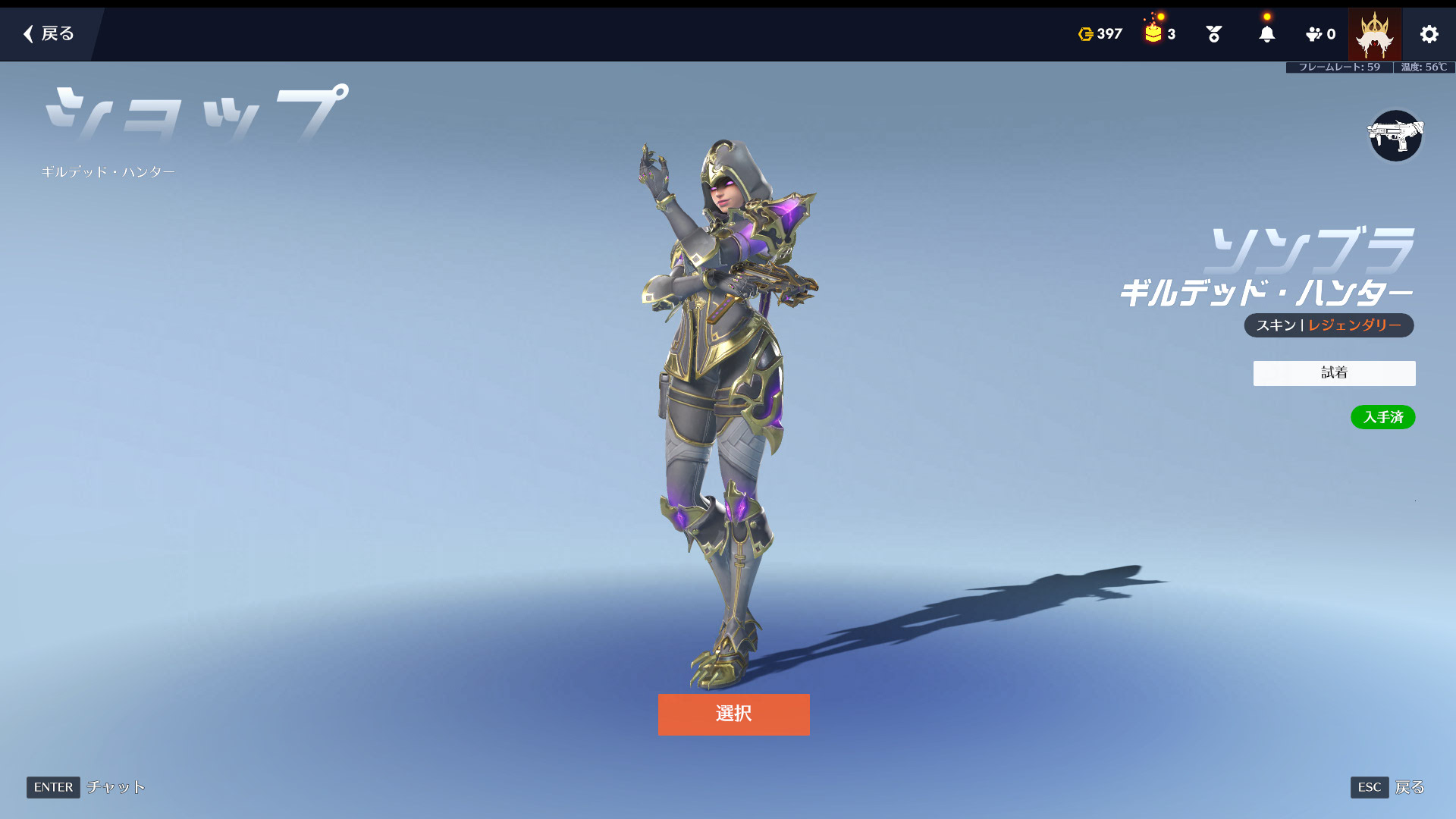The image size is (1456, 819).
Task: Click the orange 選択 button
Action: click(x=733, y=714)
